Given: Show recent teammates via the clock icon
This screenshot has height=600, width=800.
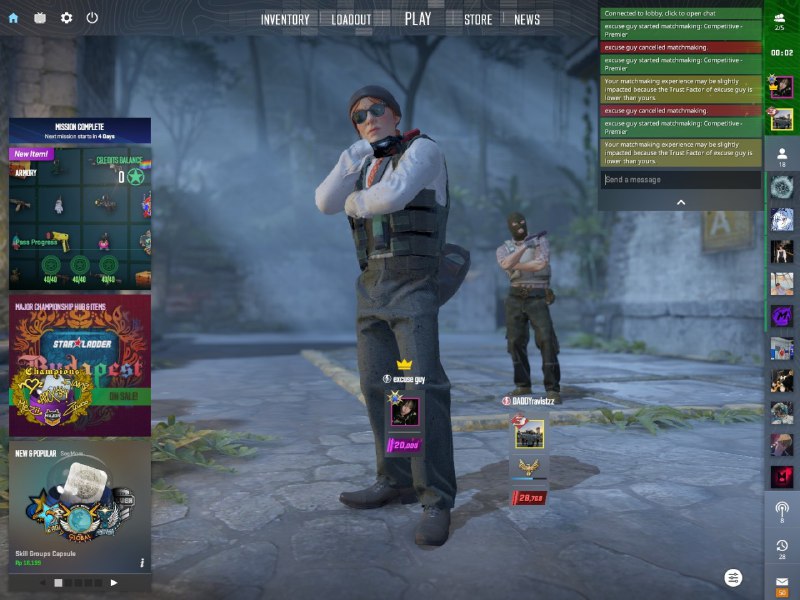Looking at the screenshot, I should pos(782,546).
